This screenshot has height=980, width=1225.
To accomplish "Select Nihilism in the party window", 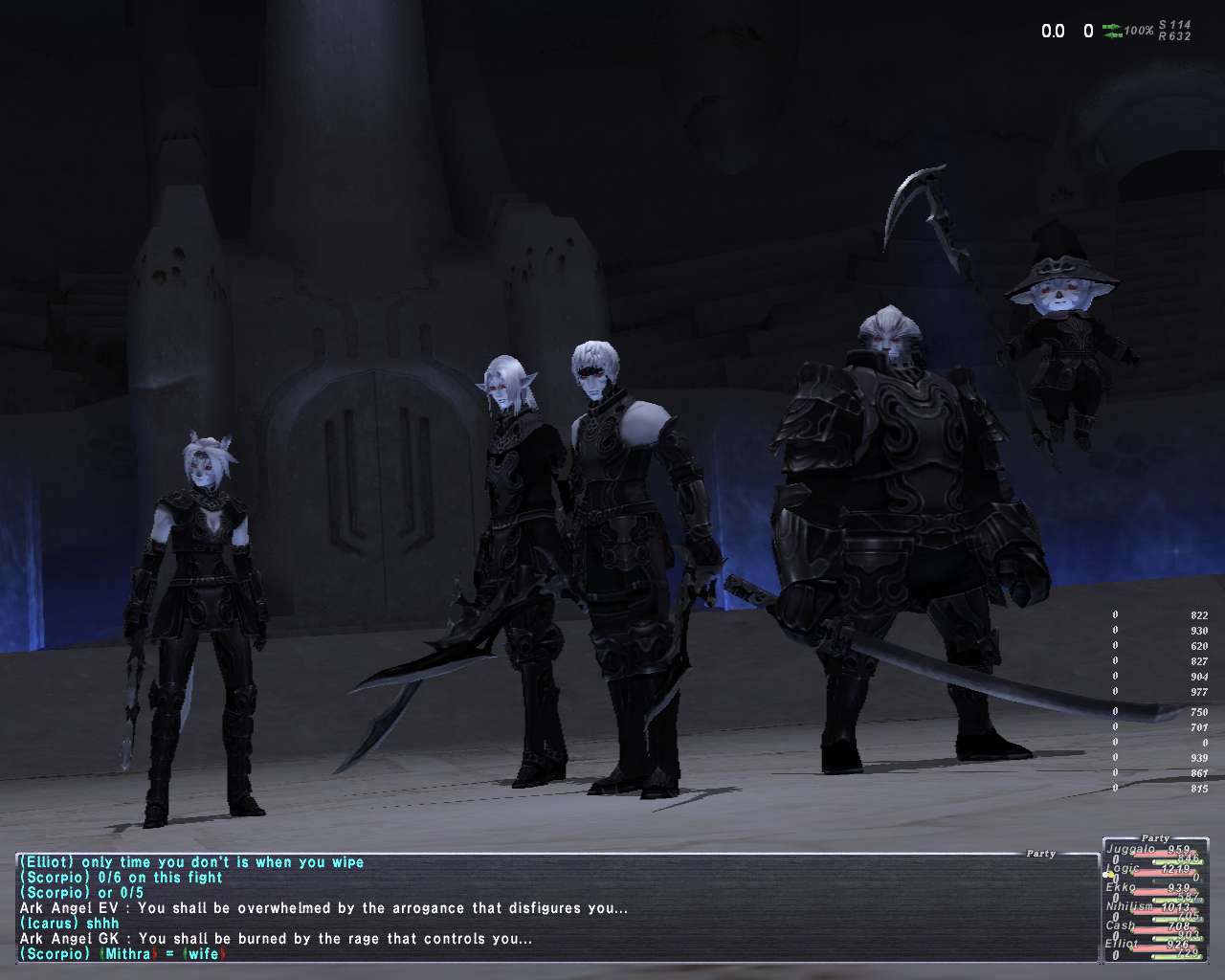I will pos(1129,906).
